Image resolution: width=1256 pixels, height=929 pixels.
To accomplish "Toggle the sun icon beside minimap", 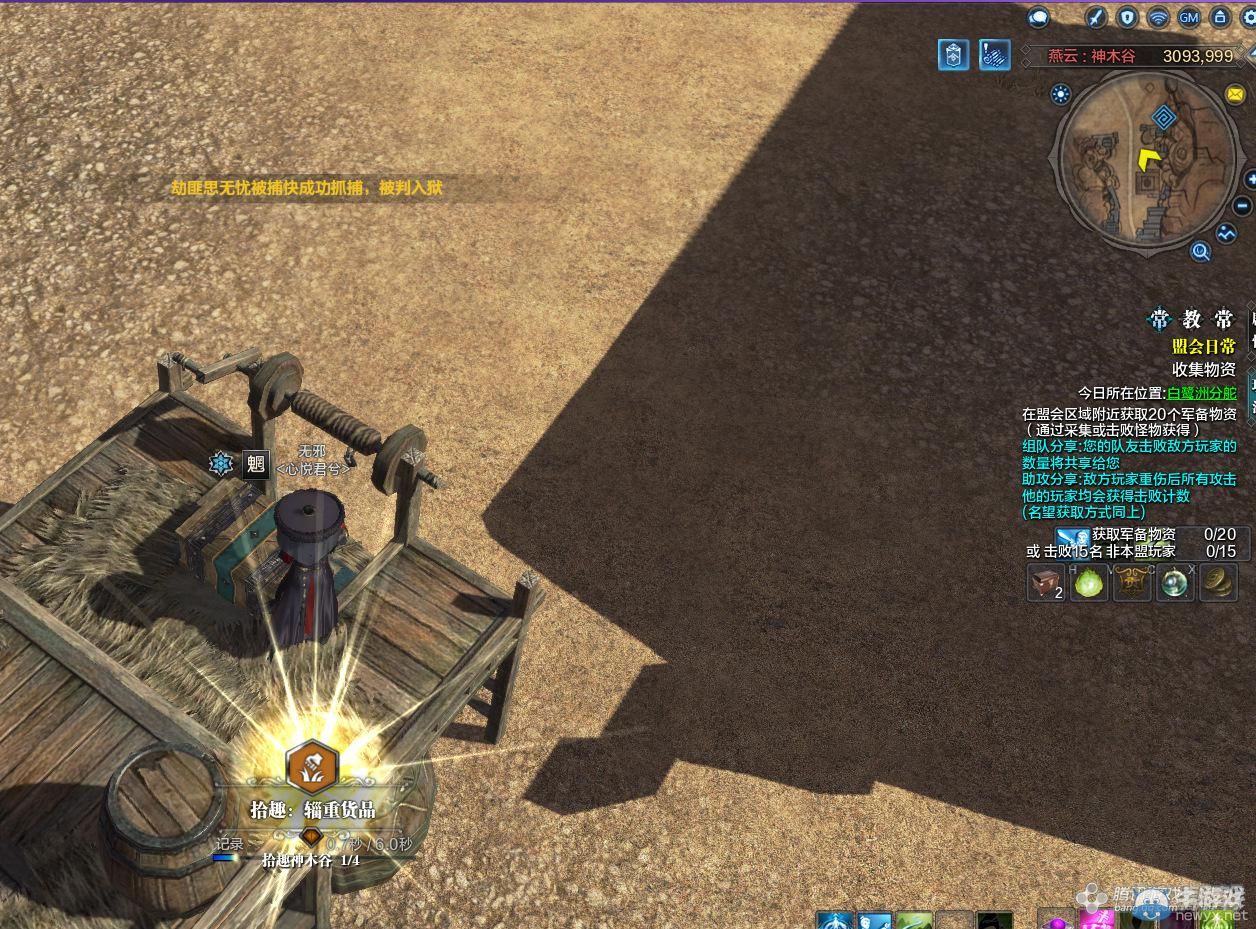I will click(x=1061, y=94).
